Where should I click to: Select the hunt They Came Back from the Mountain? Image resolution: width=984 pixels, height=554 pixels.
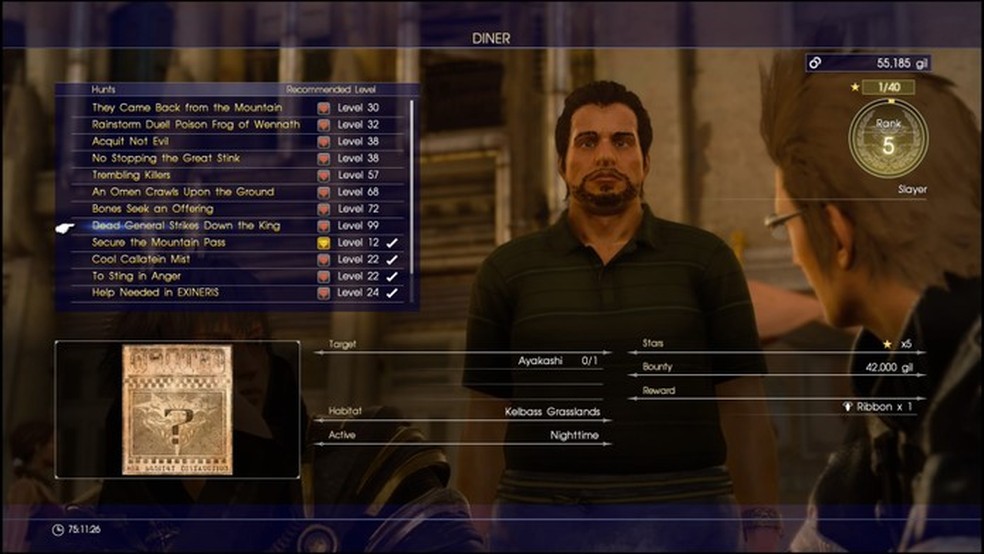(x=187, y=108)
